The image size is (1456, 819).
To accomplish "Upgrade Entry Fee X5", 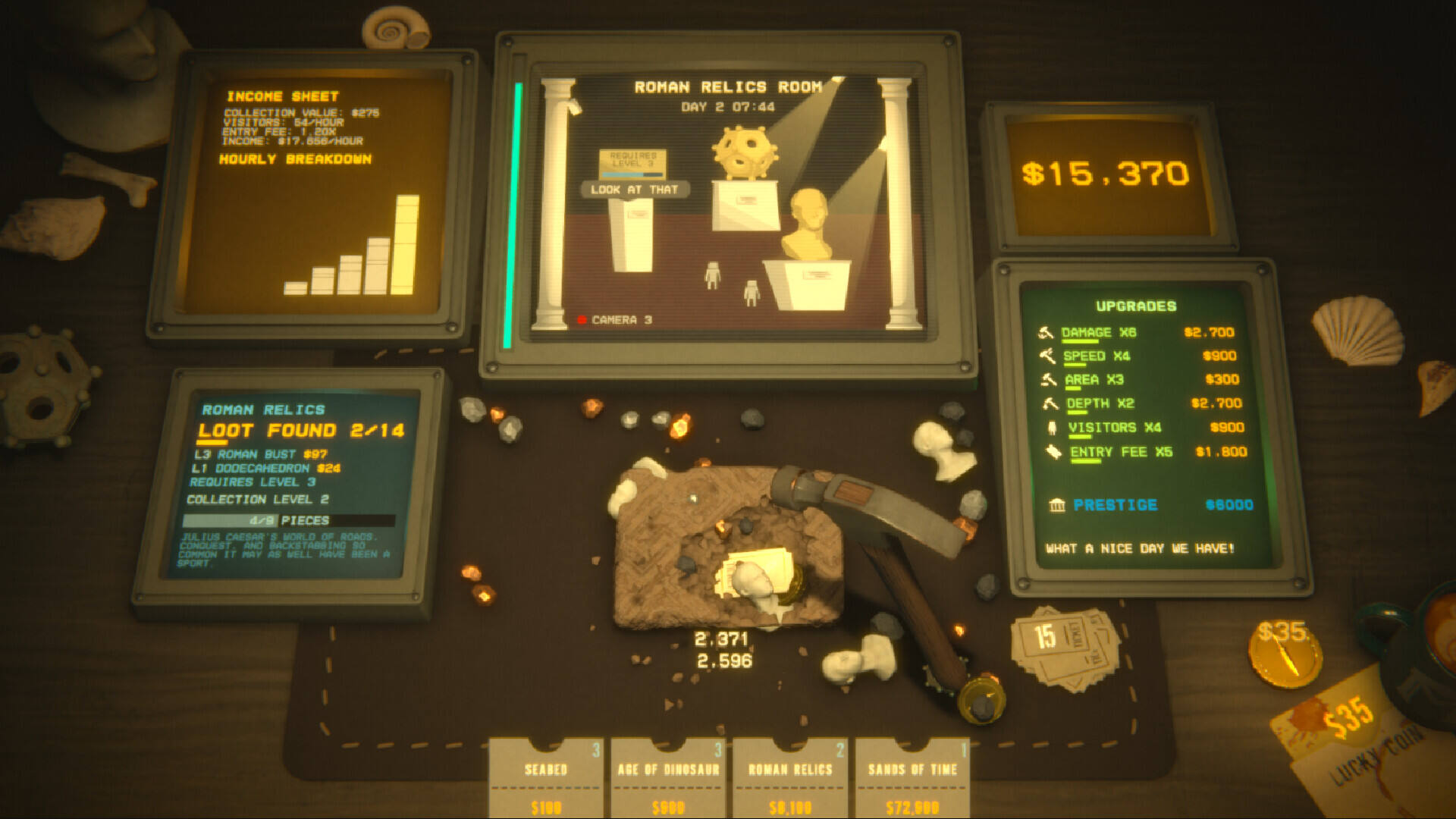I will 1120,452.
